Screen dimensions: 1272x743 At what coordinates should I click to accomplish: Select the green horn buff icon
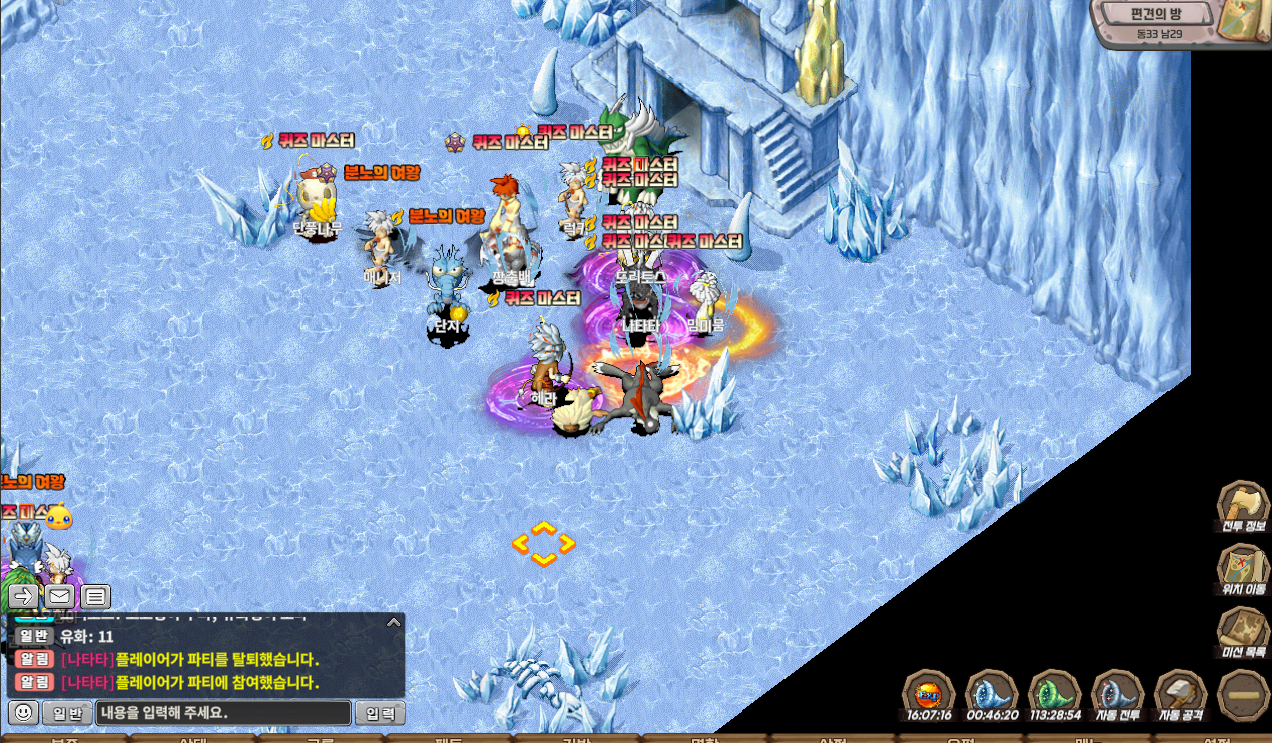coord(1054,692)
